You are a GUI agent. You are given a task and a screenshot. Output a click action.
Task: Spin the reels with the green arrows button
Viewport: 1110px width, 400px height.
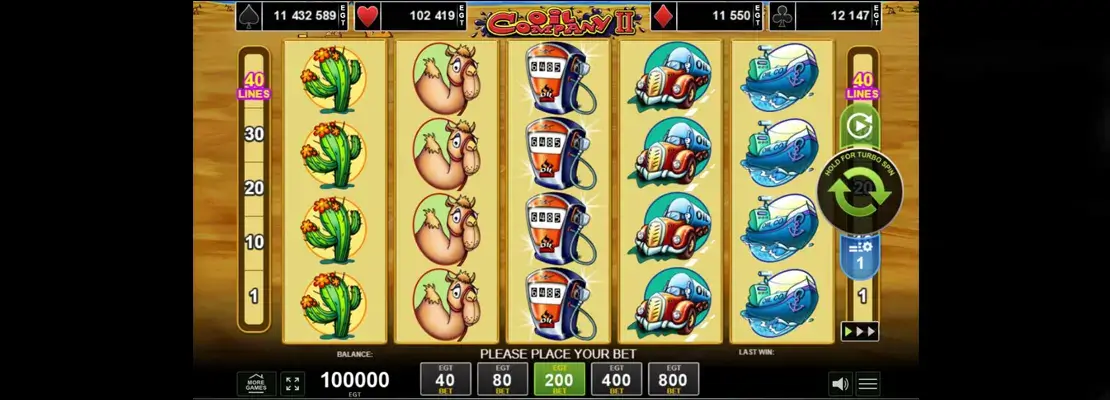click(x=860, y=192)
